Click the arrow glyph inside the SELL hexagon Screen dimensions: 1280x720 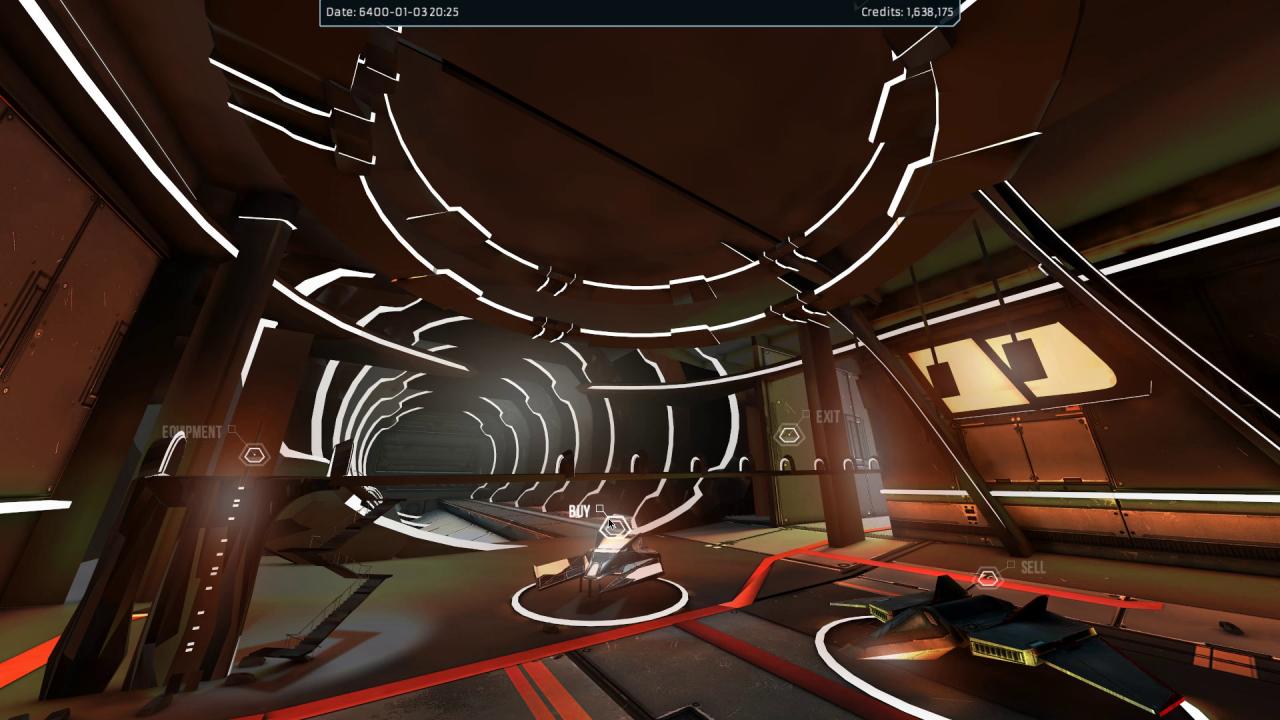point(987,576)
